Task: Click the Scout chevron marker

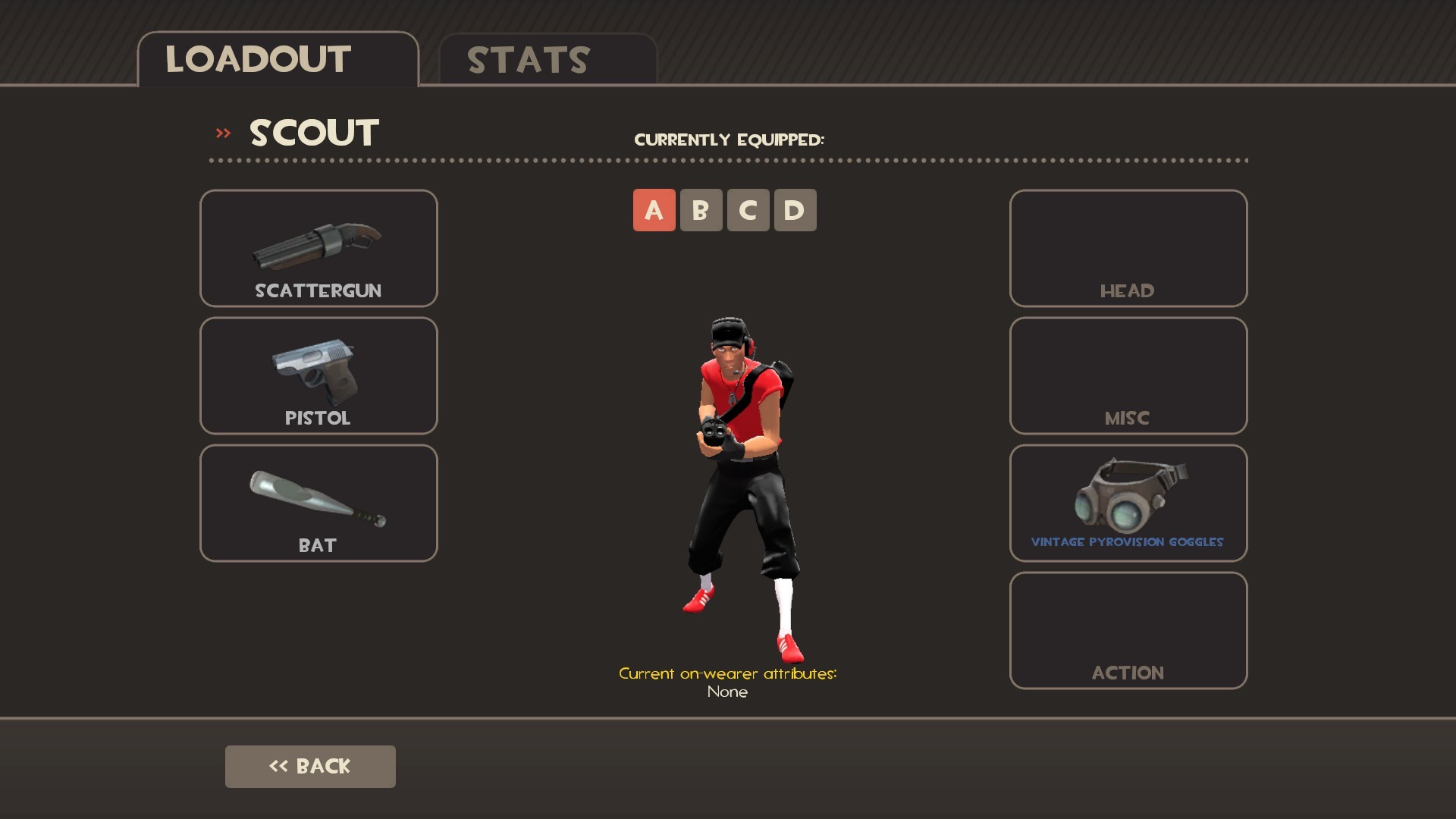Action: click(x=222, y=132)
